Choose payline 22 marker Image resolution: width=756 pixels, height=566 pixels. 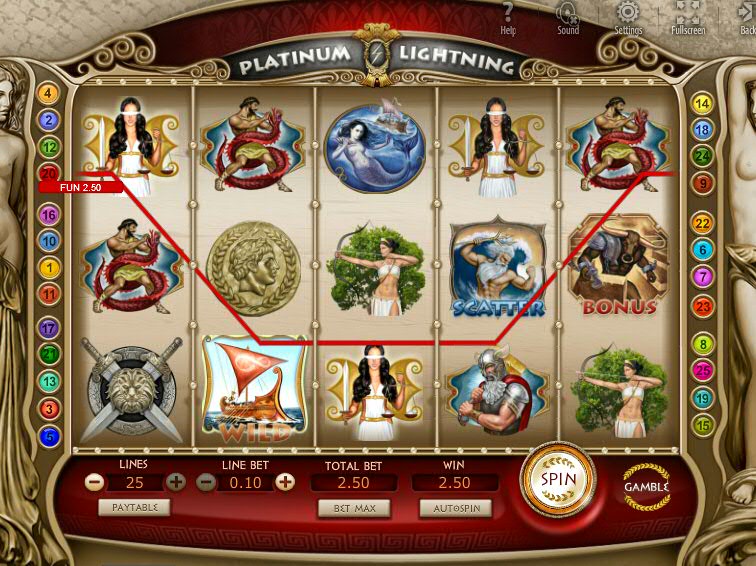703,223
